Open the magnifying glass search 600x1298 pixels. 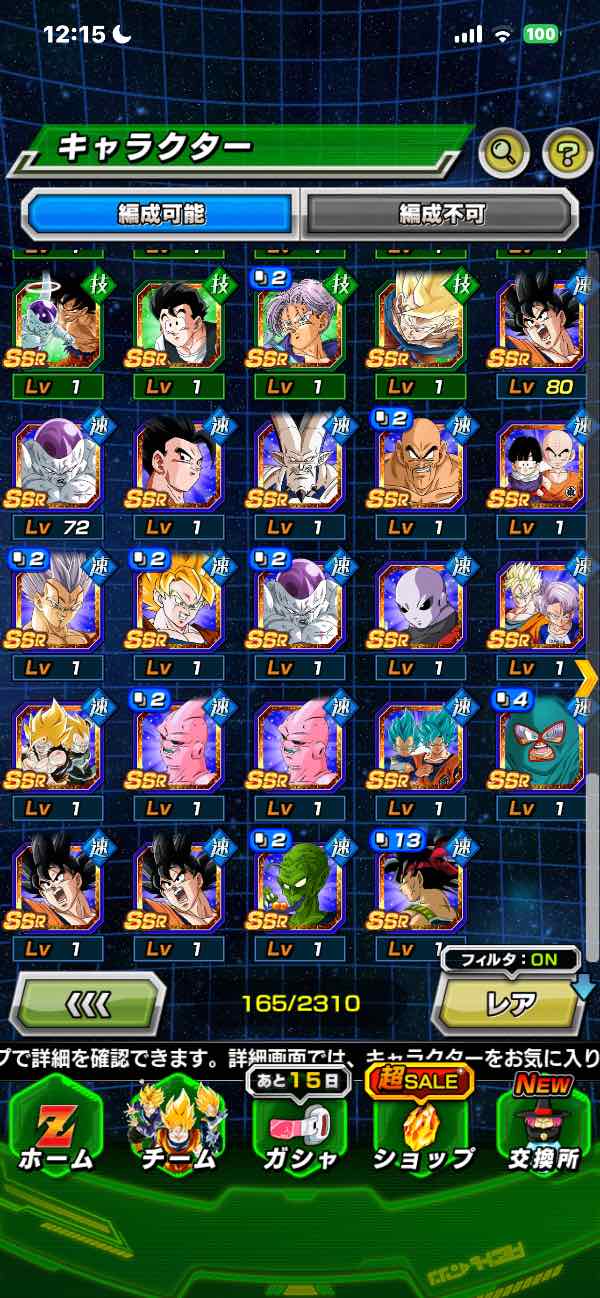pos(504,152)
